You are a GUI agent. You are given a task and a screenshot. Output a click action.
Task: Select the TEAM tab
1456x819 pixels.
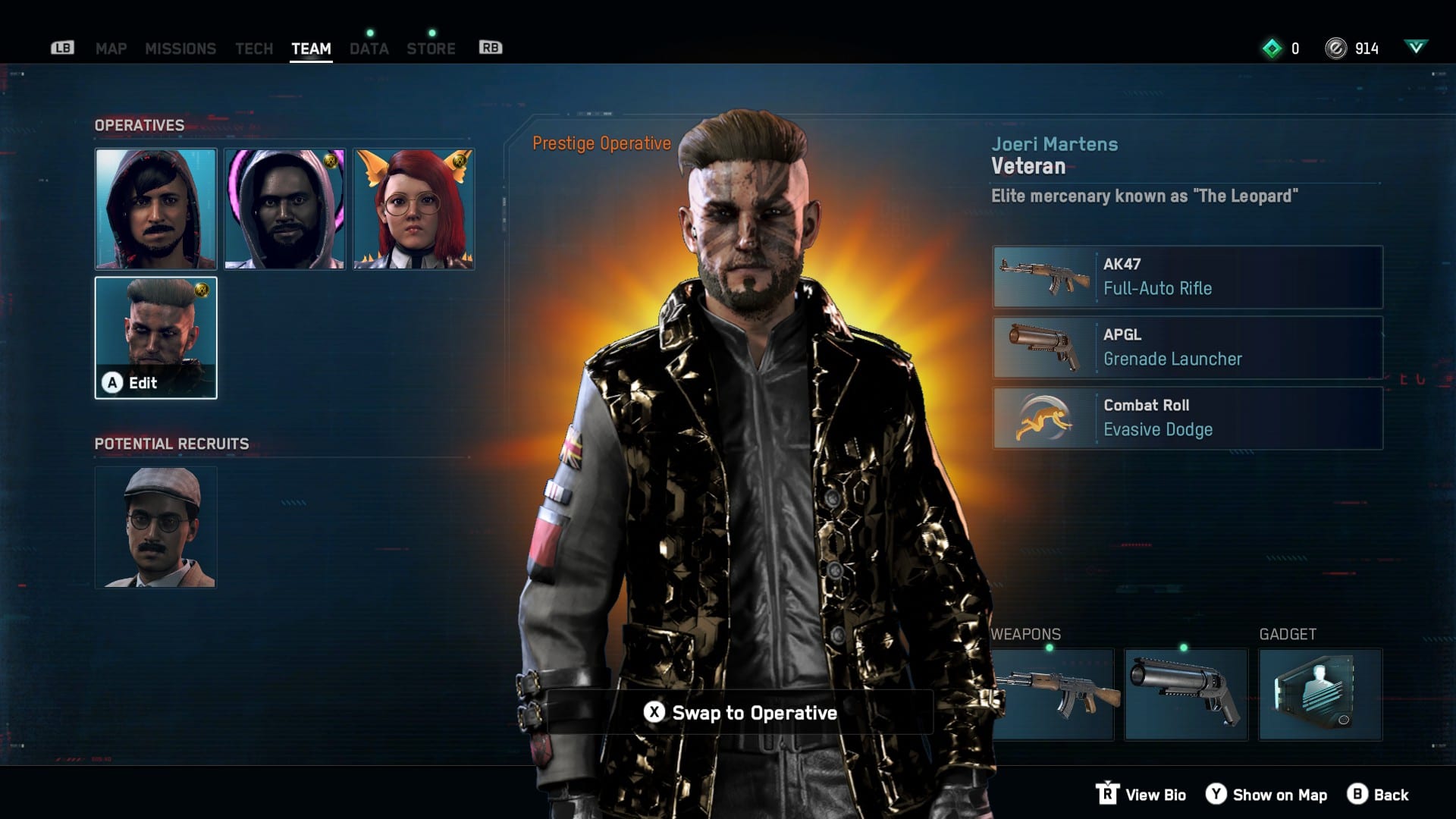click(x=311, y=49)
